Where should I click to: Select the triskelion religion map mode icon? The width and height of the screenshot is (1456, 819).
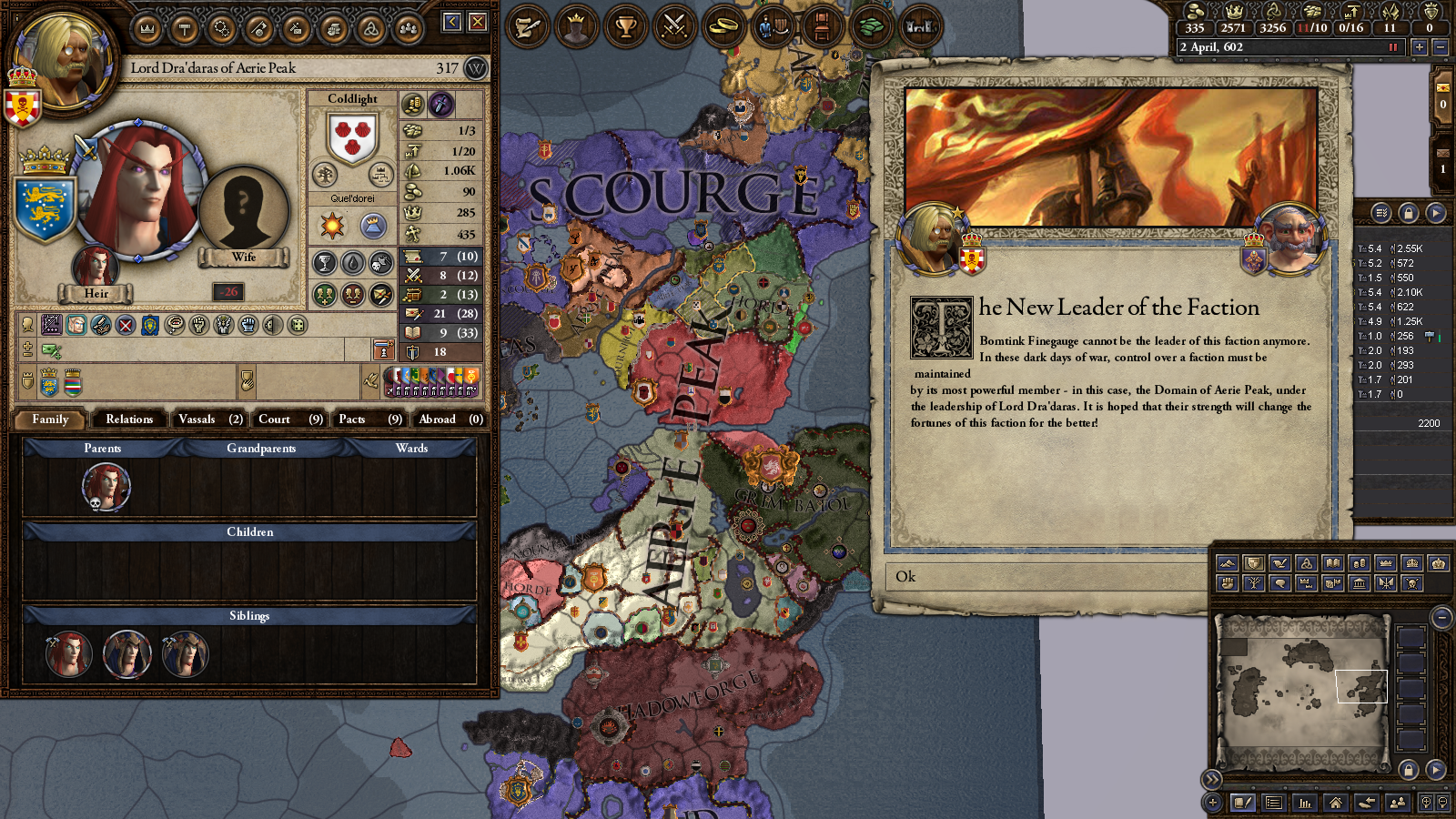1306,562
